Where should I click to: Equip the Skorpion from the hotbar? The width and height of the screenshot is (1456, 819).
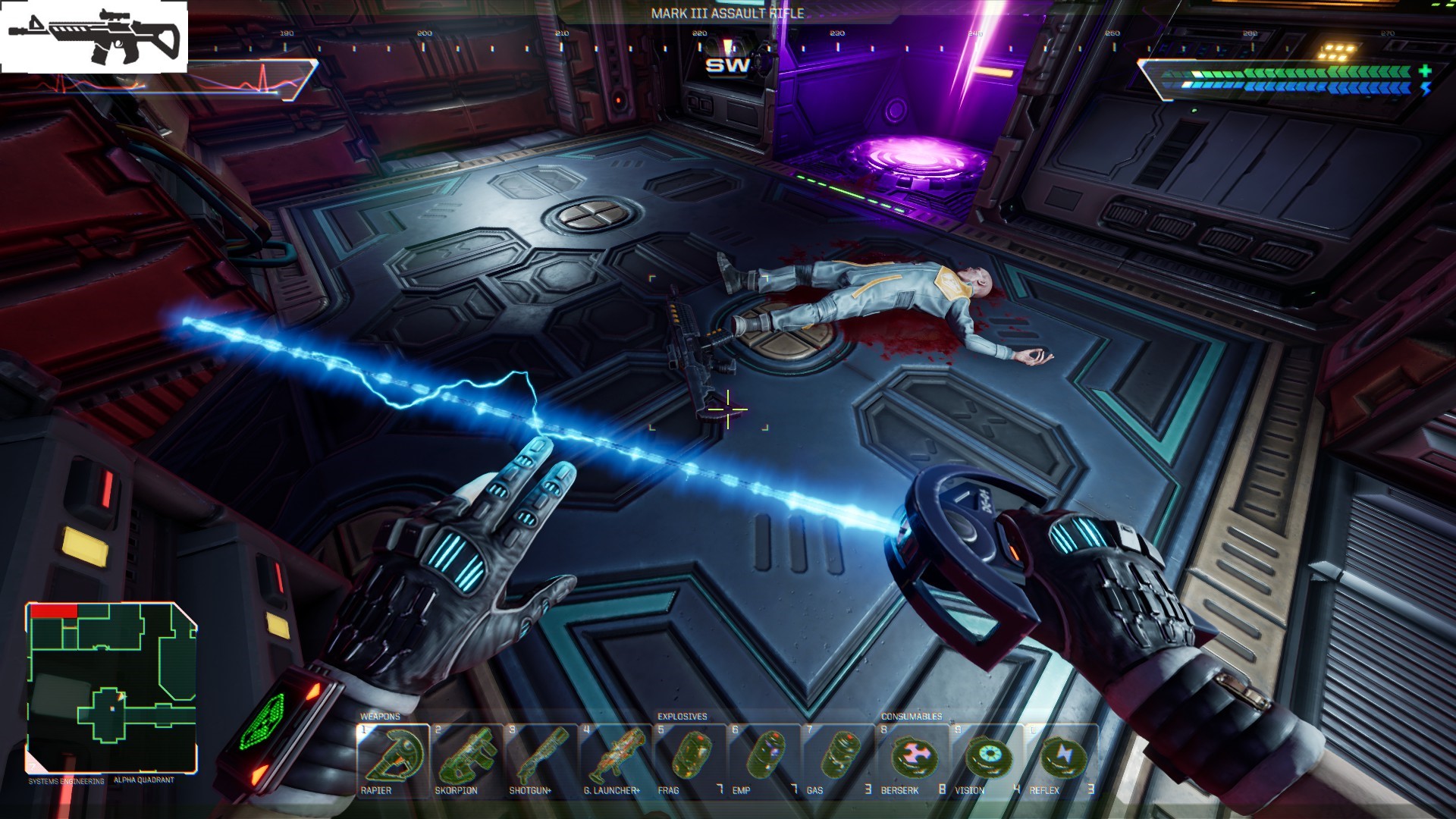click(x=466, y=760)
